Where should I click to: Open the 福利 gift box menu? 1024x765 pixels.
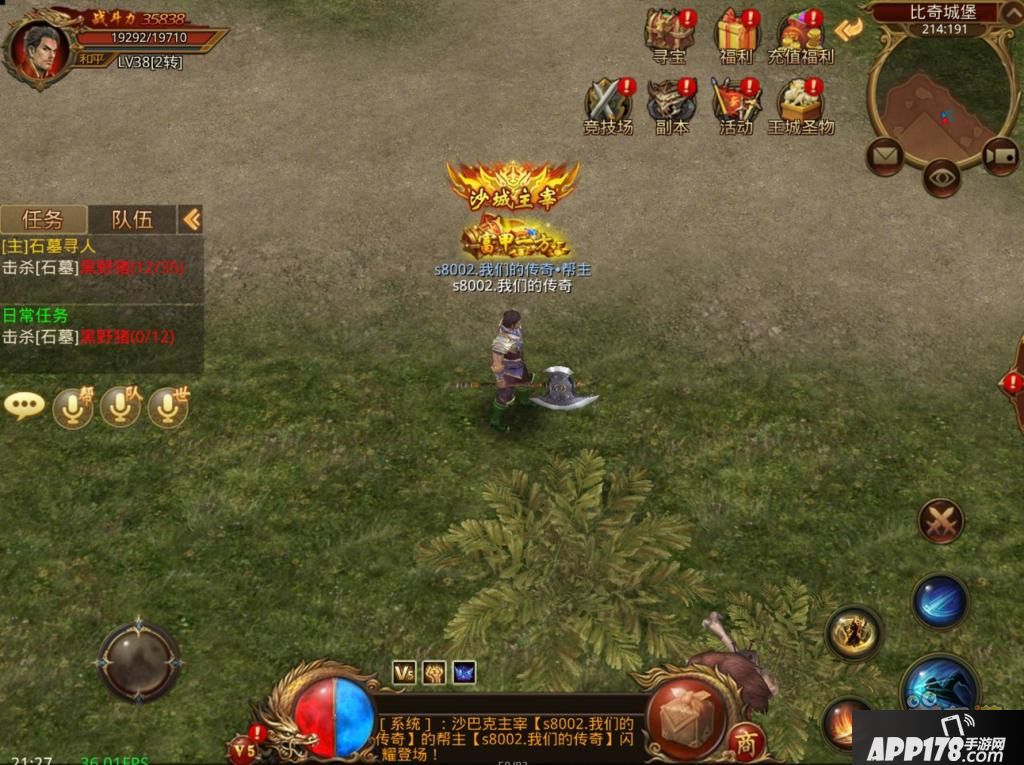tap(736, 36)
